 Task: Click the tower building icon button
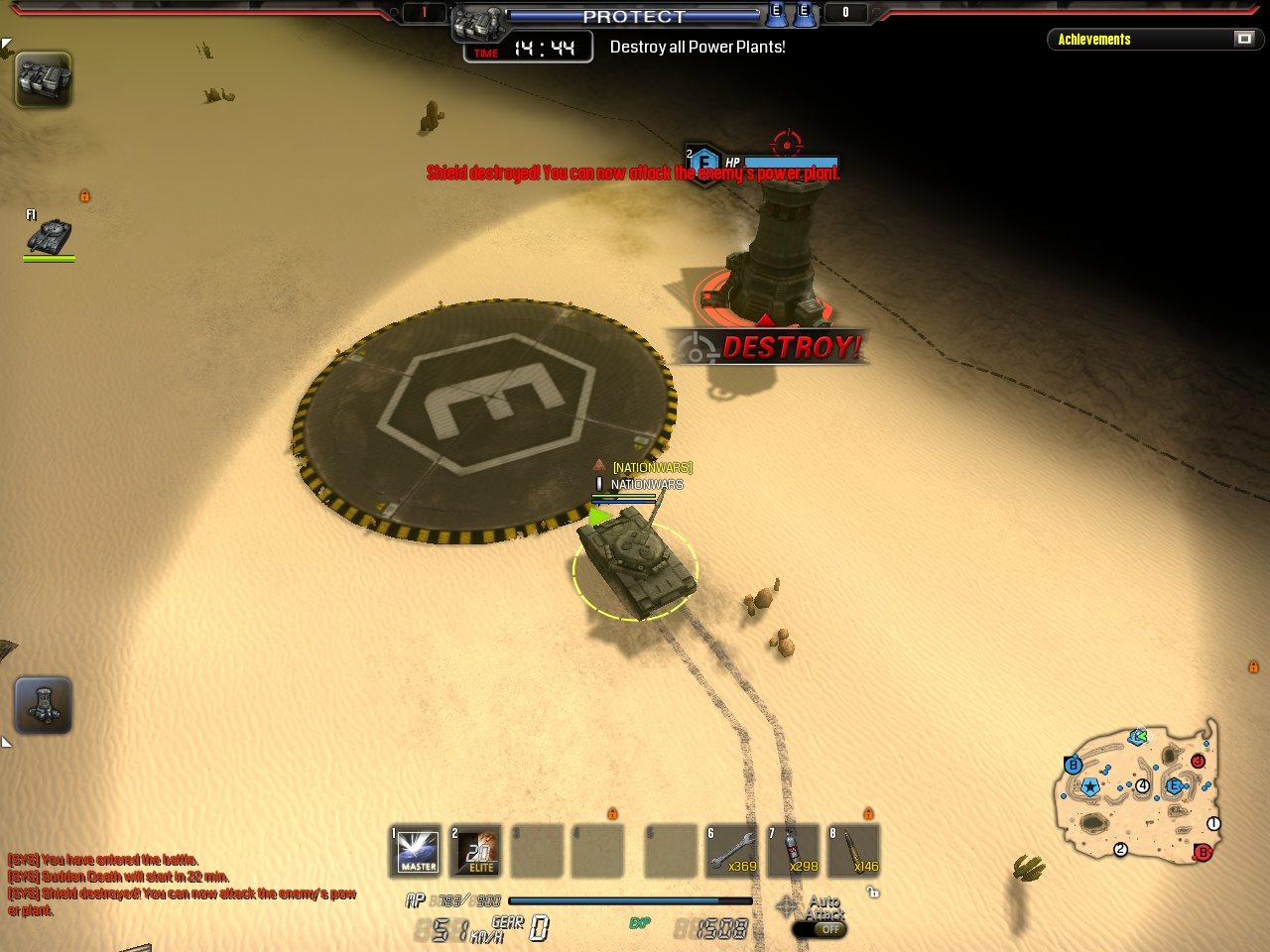(x=44, y=705)
